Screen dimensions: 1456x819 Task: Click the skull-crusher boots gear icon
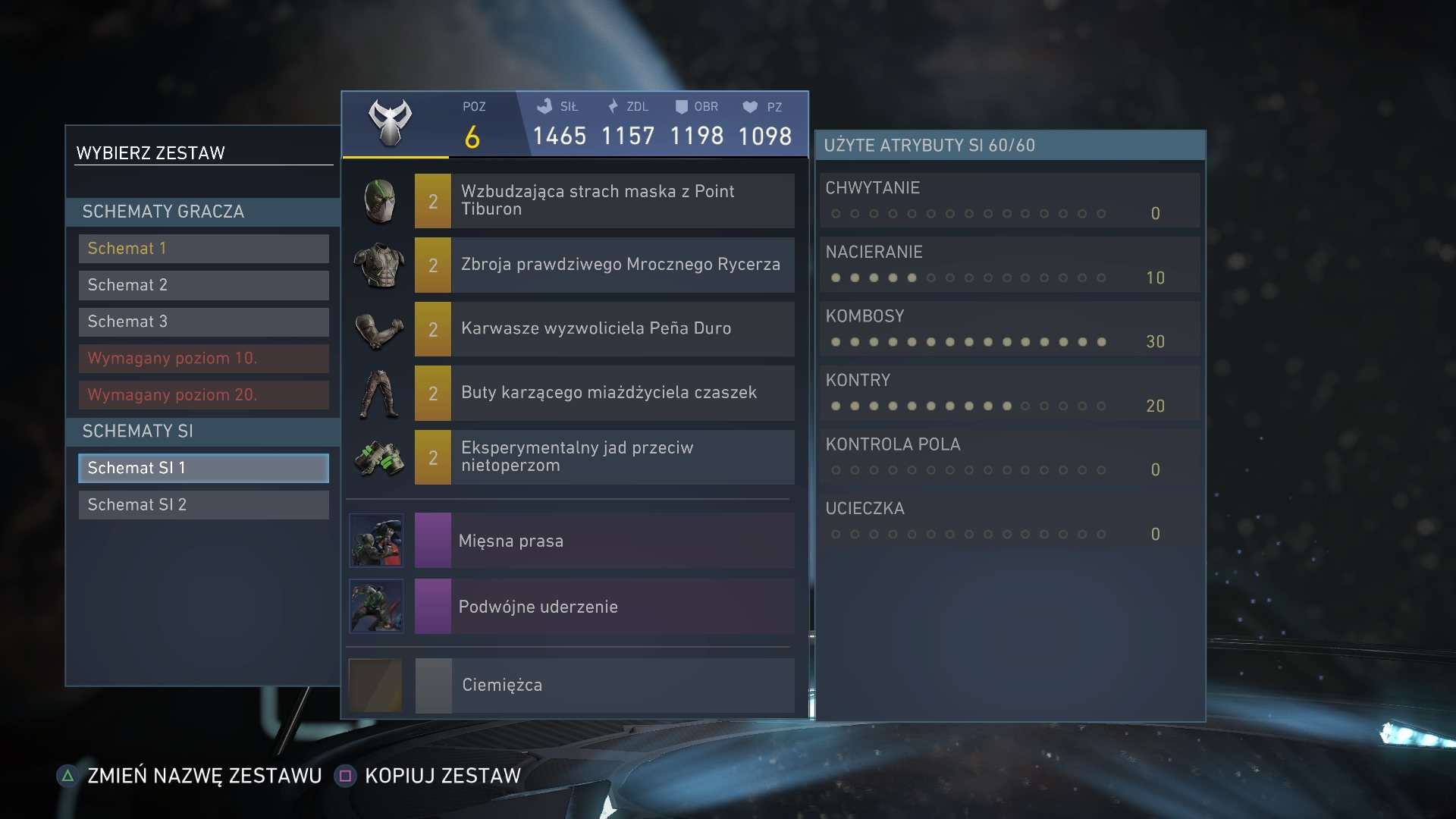coord(378,393)
